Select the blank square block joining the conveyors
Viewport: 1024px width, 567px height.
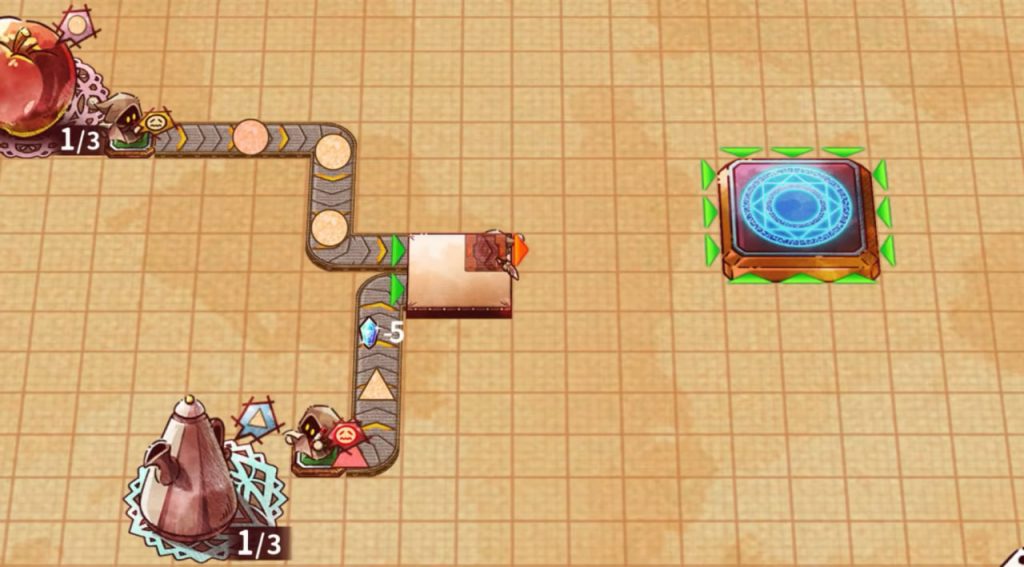click(457, 272)
